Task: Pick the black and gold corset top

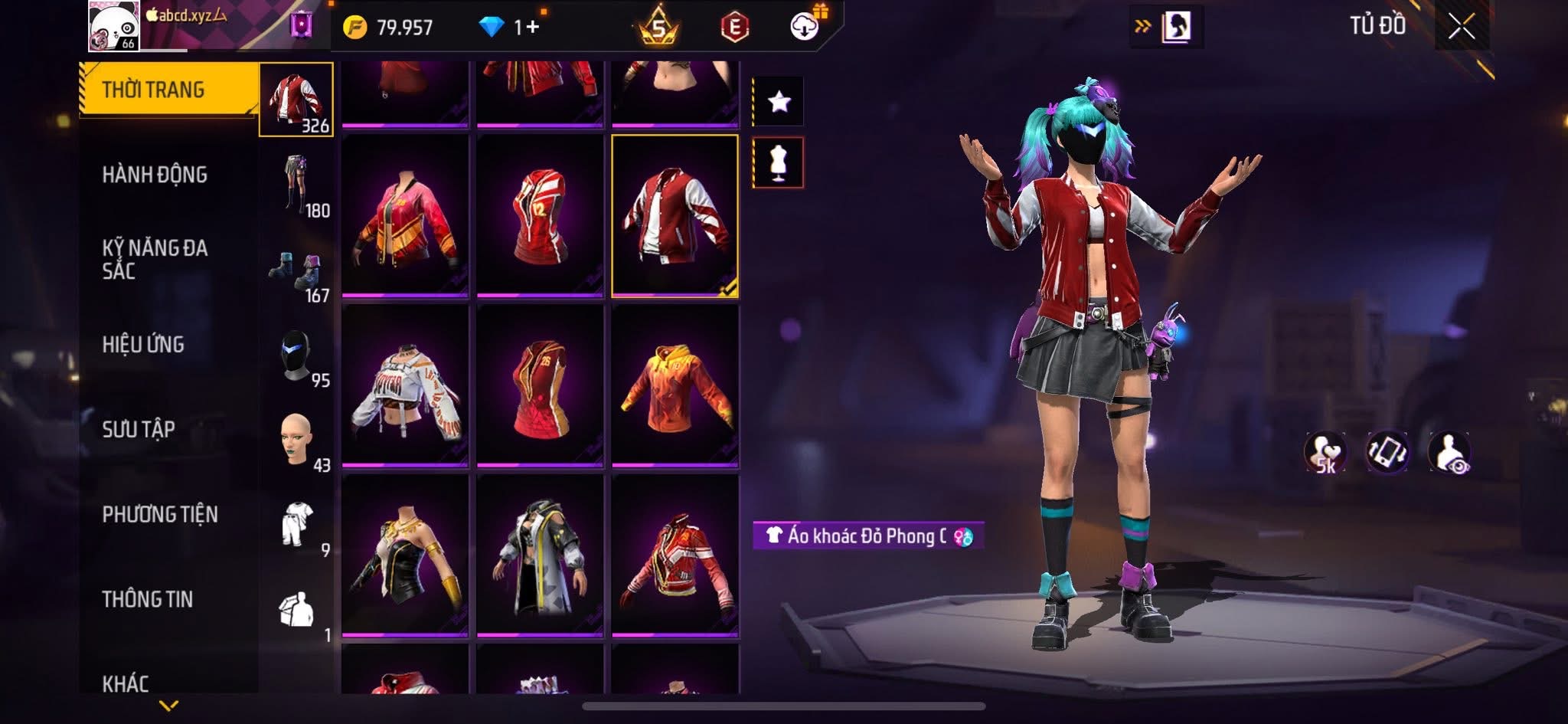Action: click(x=405, y=555)
